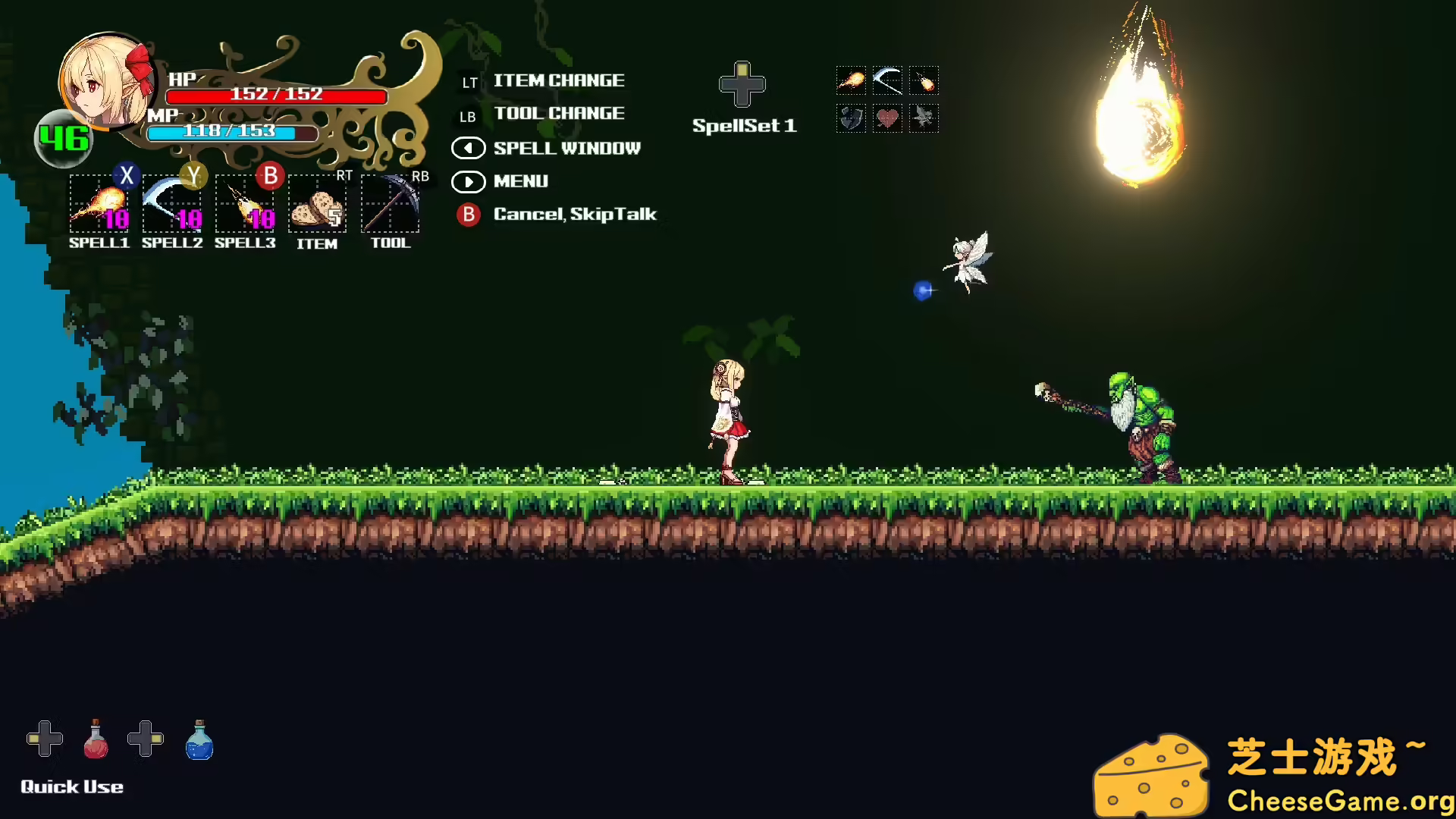The width and height of the screenshot is (1456, 819).
Task: Click the broken shield spell icon
Action: pos(852,119)
